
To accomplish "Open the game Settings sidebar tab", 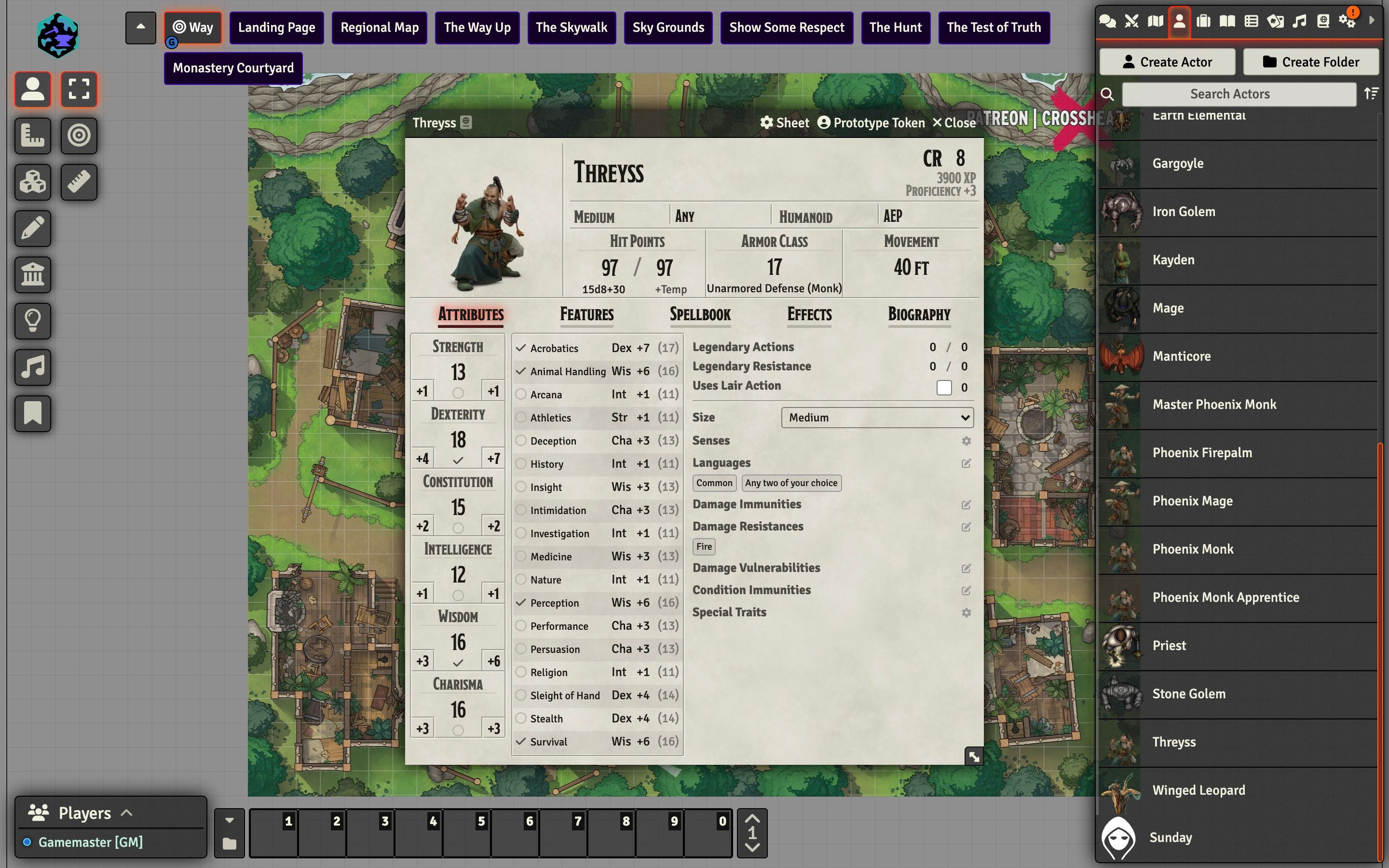I will point(1346,21).
